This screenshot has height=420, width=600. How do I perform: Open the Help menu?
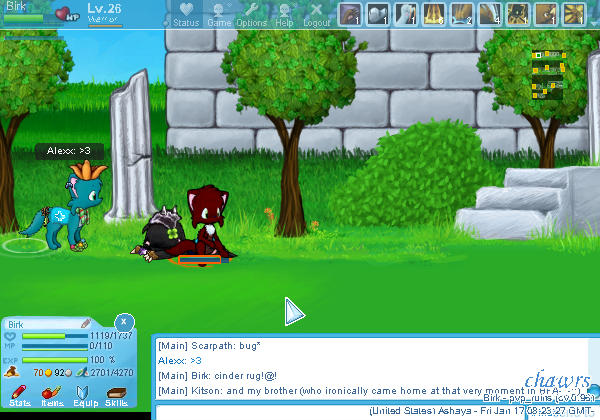[284, 14]
